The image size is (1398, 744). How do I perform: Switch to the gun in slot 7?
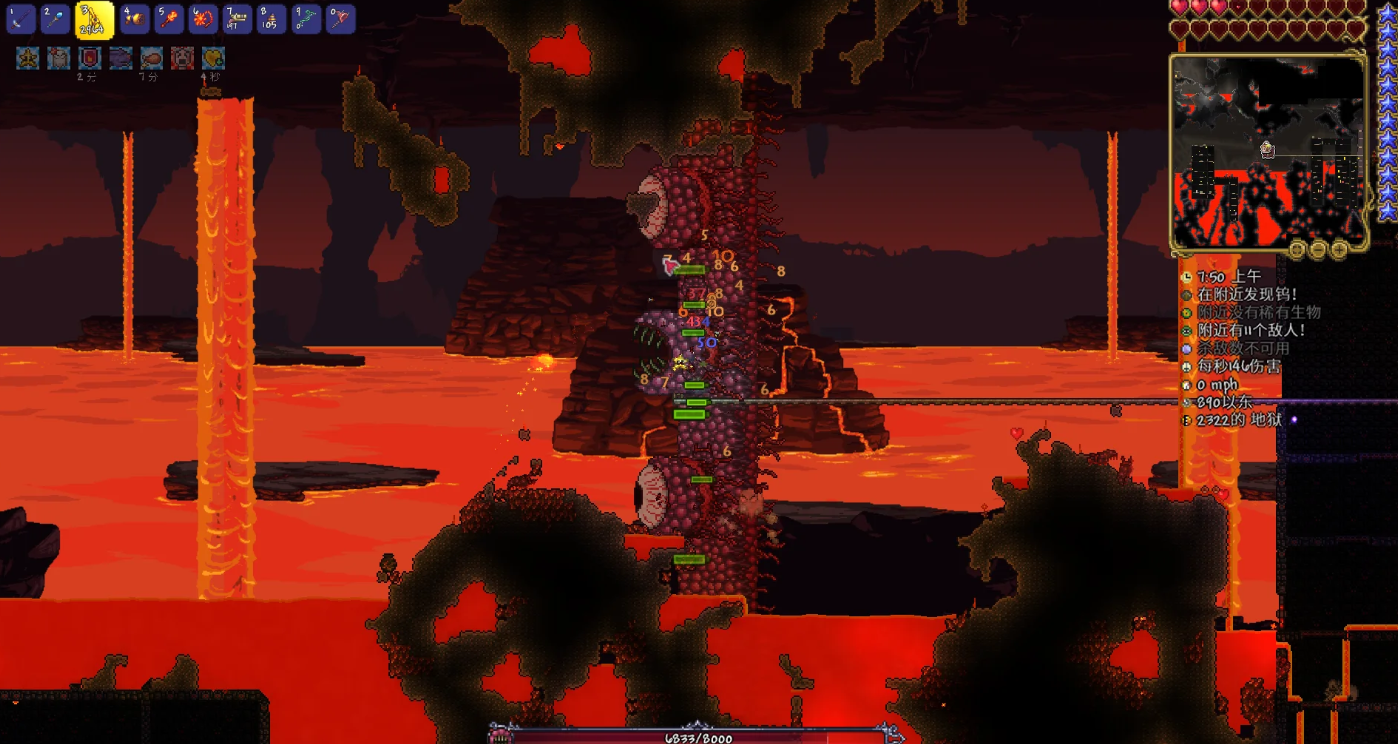click(238, 18)
